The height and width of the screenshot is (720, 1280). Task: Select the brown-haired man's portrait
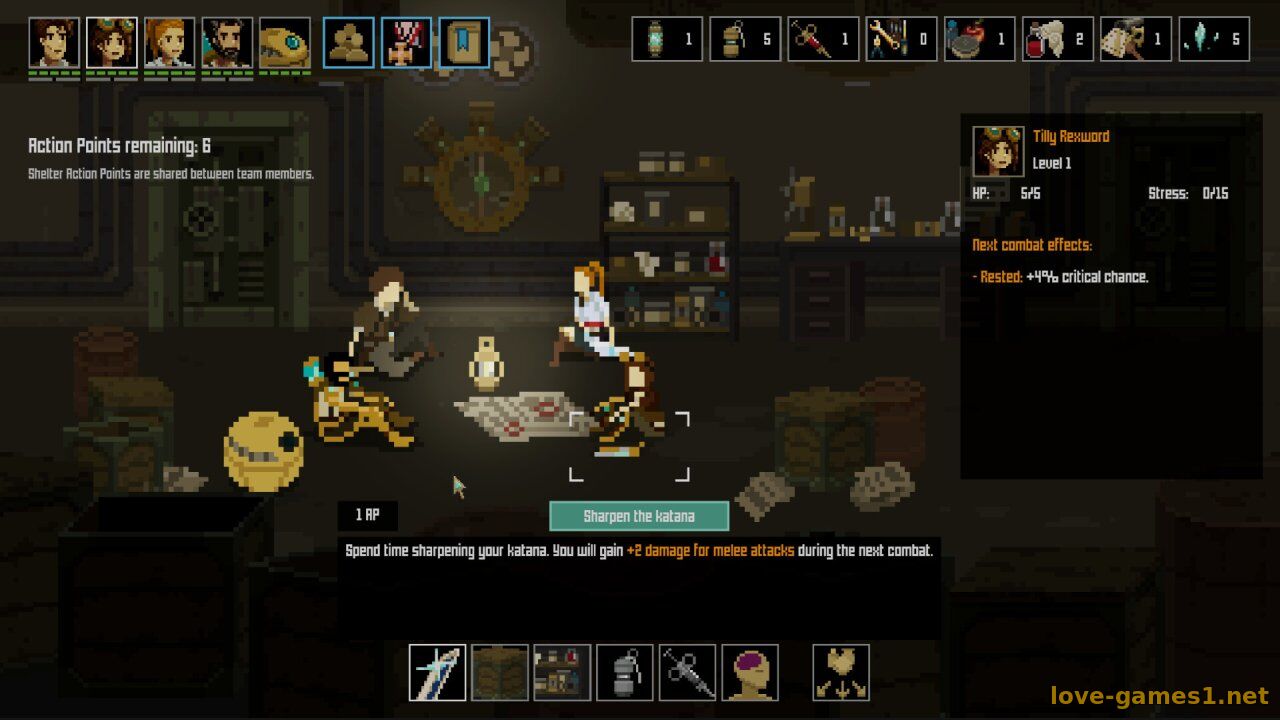click(x=54, y=43)
